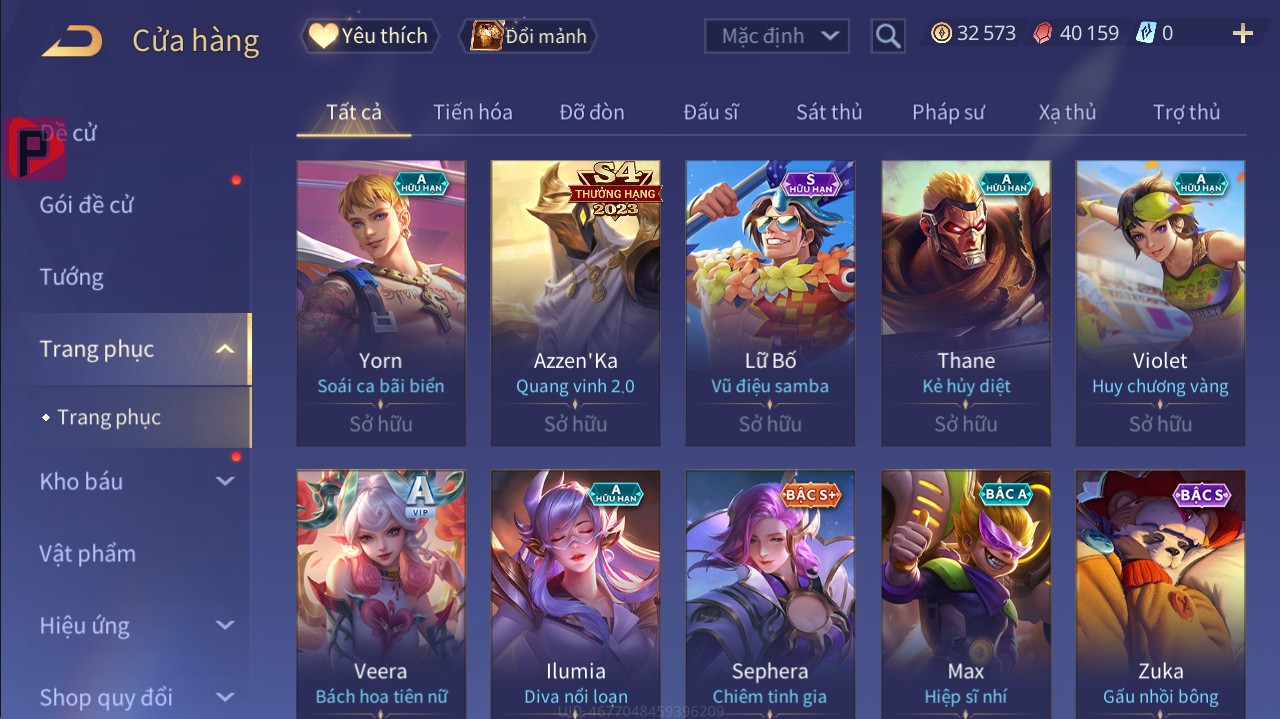Open the Yêu thích favorites list
The image size is (1280, 719).
(x=367, y=36)
